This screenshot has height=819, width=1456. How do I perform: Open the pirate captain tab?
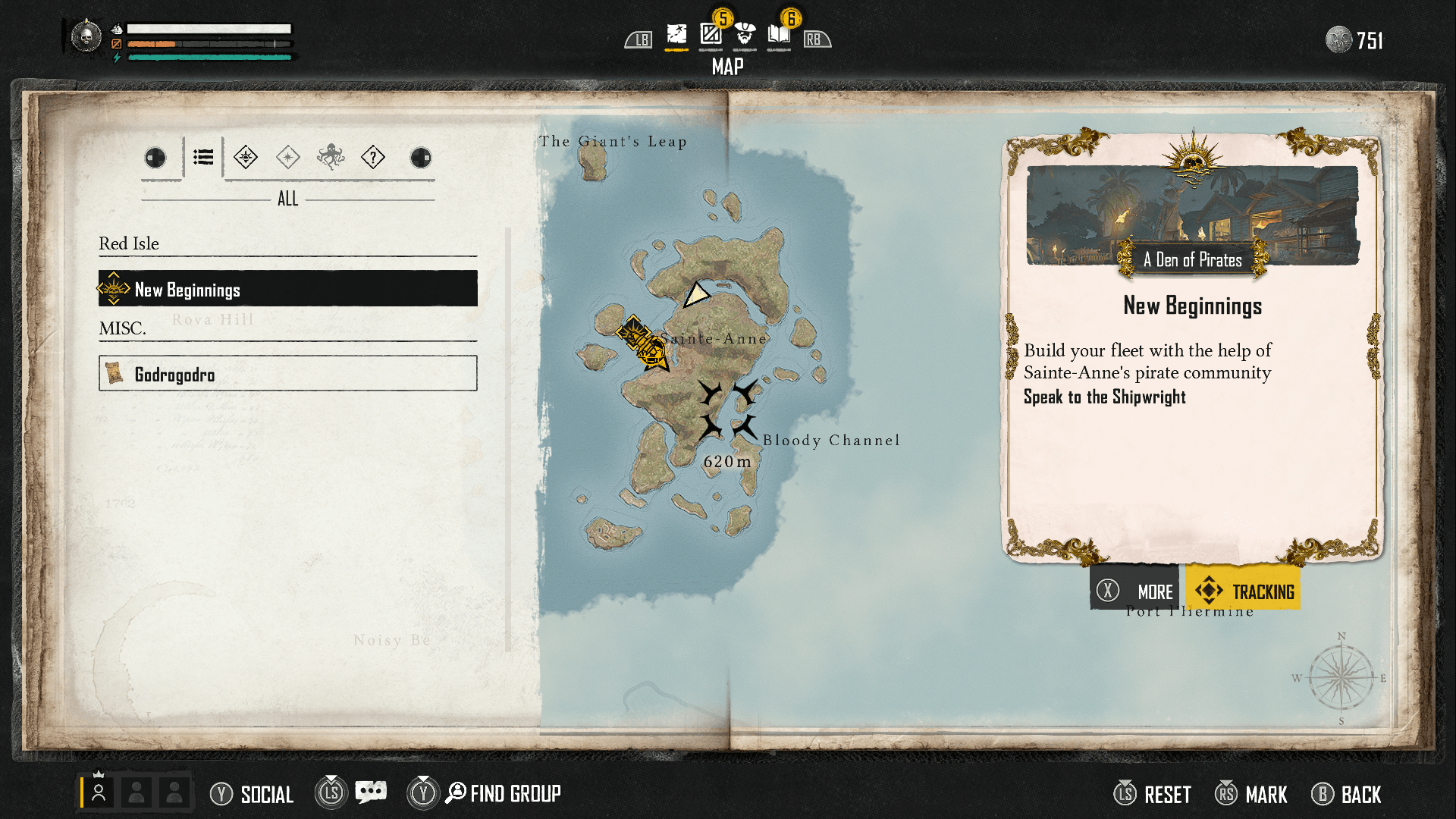tap(745, 35)
